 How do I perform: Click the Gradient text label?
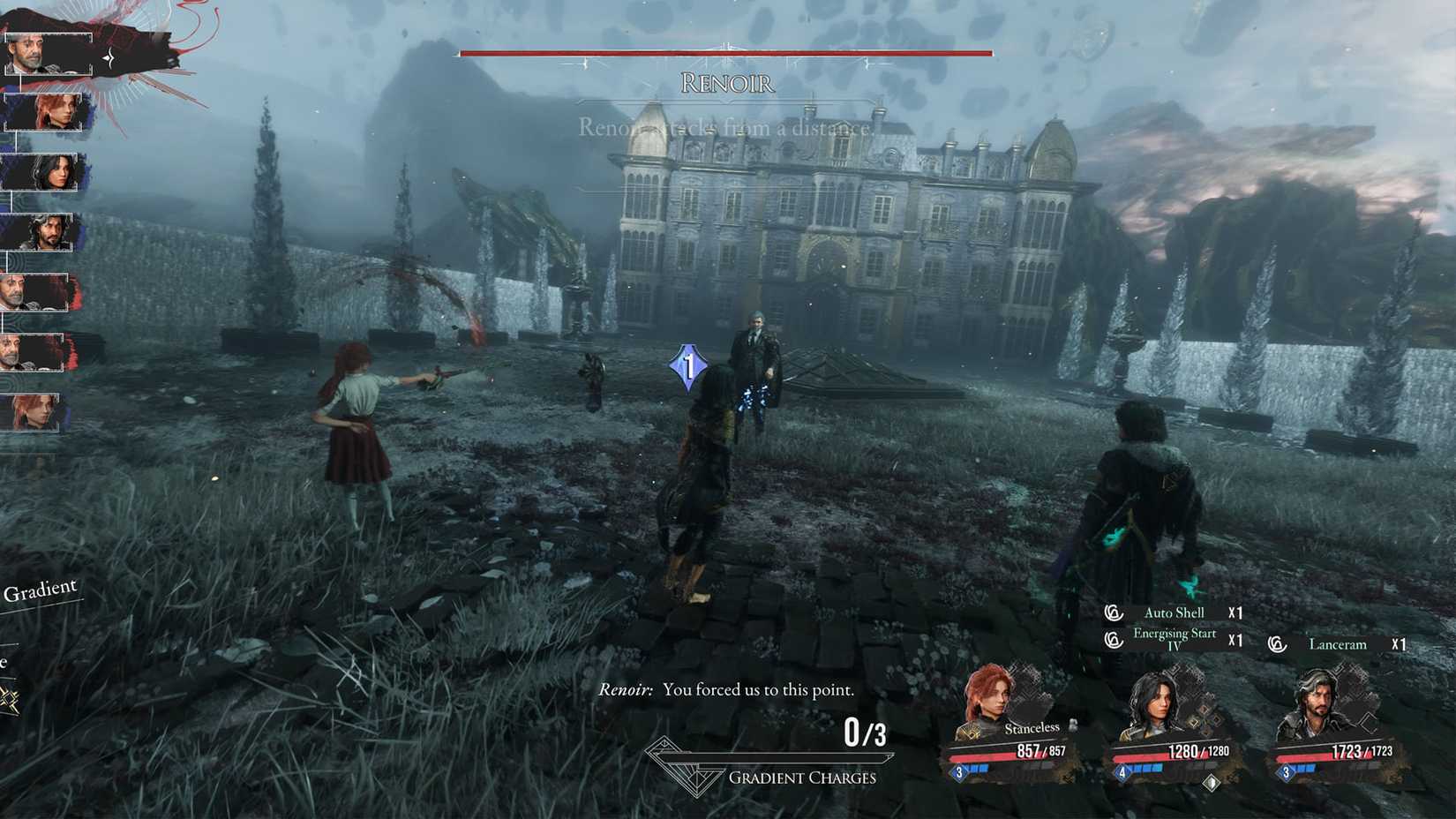(41, 589)
